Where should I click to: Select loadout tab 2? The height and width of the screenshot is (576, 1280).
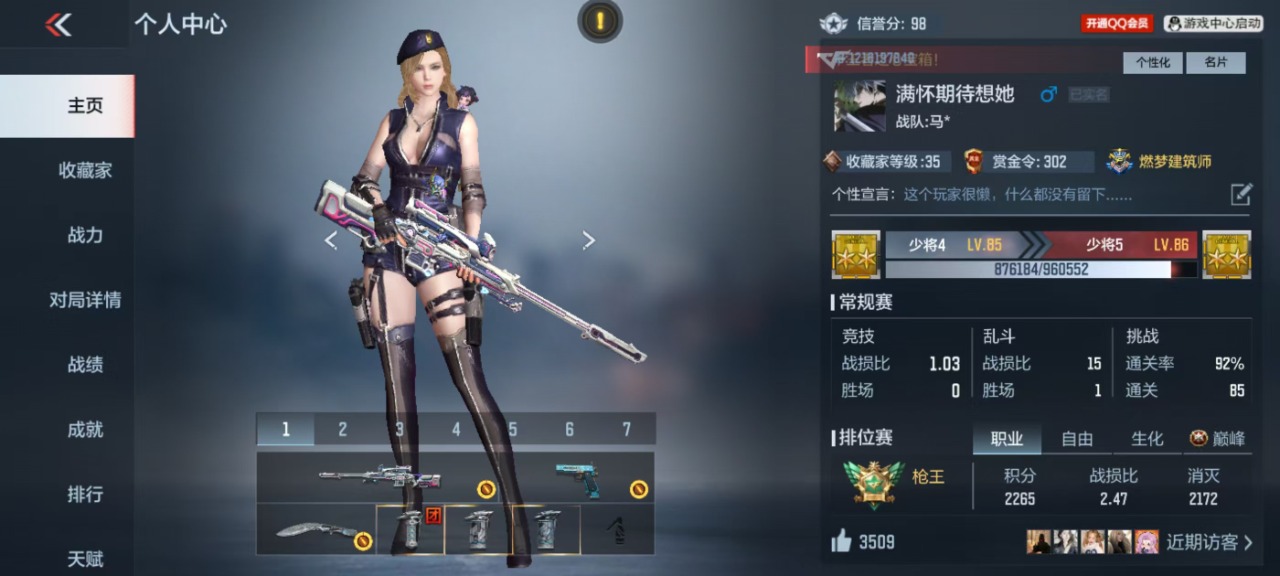coord(342,429)
